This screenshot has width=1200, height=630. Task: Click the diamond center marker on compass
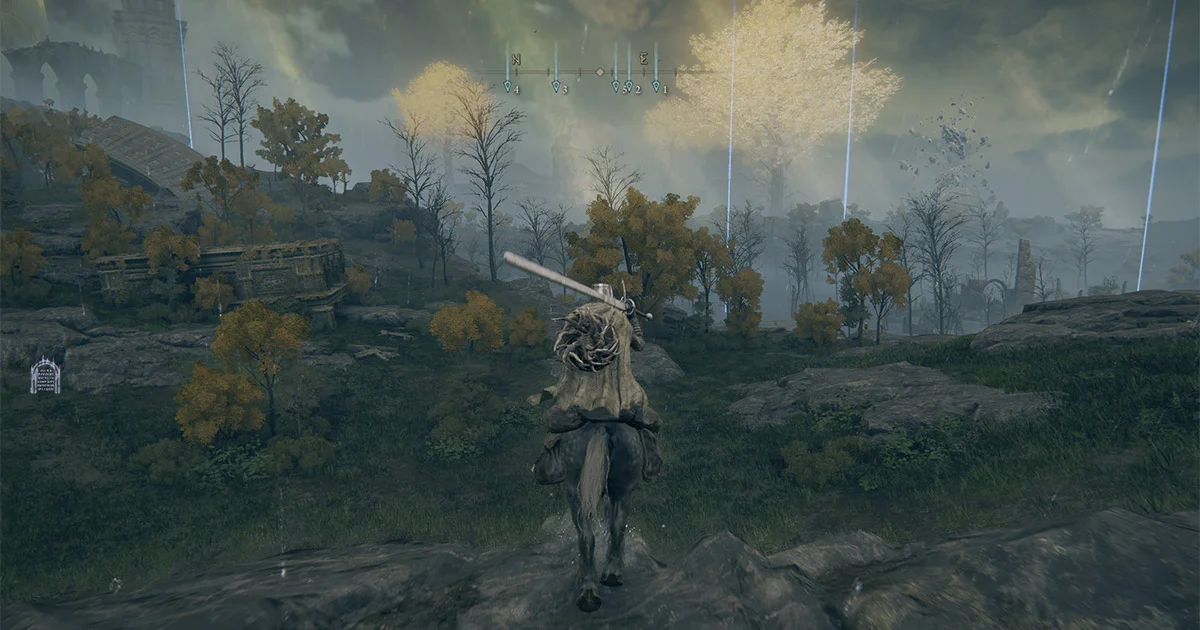point(599,72)
